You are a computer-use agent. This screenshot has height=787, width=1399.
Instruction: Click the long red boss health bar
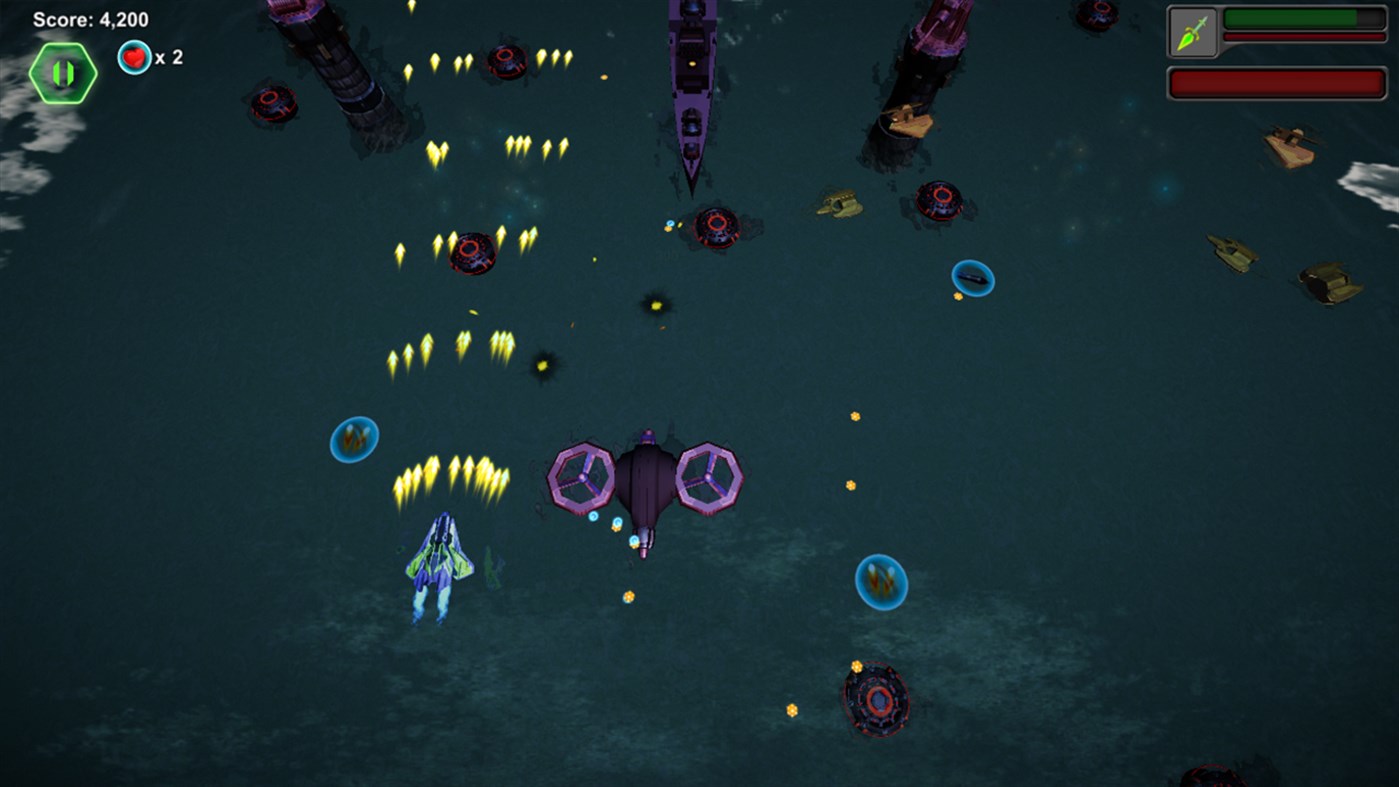(x=1276, y=82)
